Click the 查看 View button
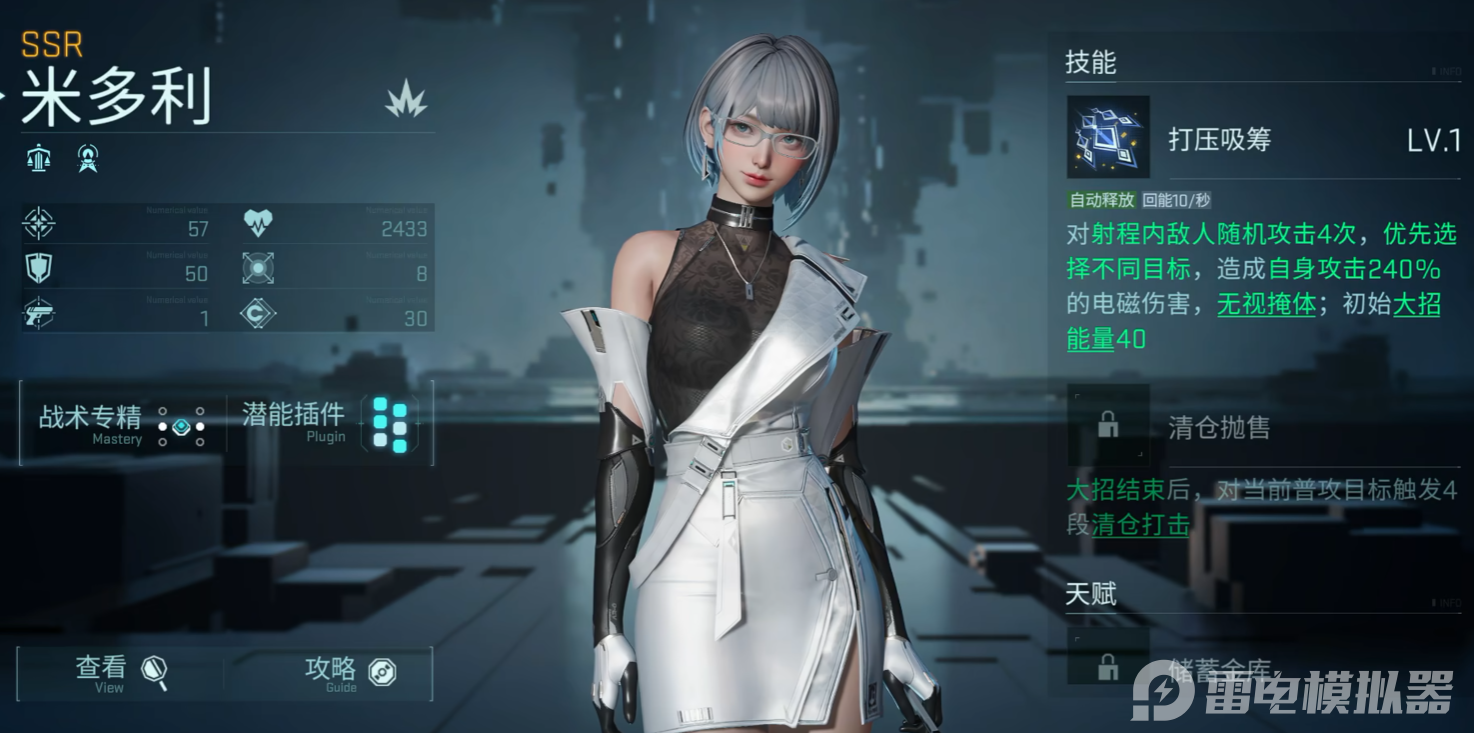This screenshot has width=1474, height=733. pyautogui.click(x=122, y=673)
